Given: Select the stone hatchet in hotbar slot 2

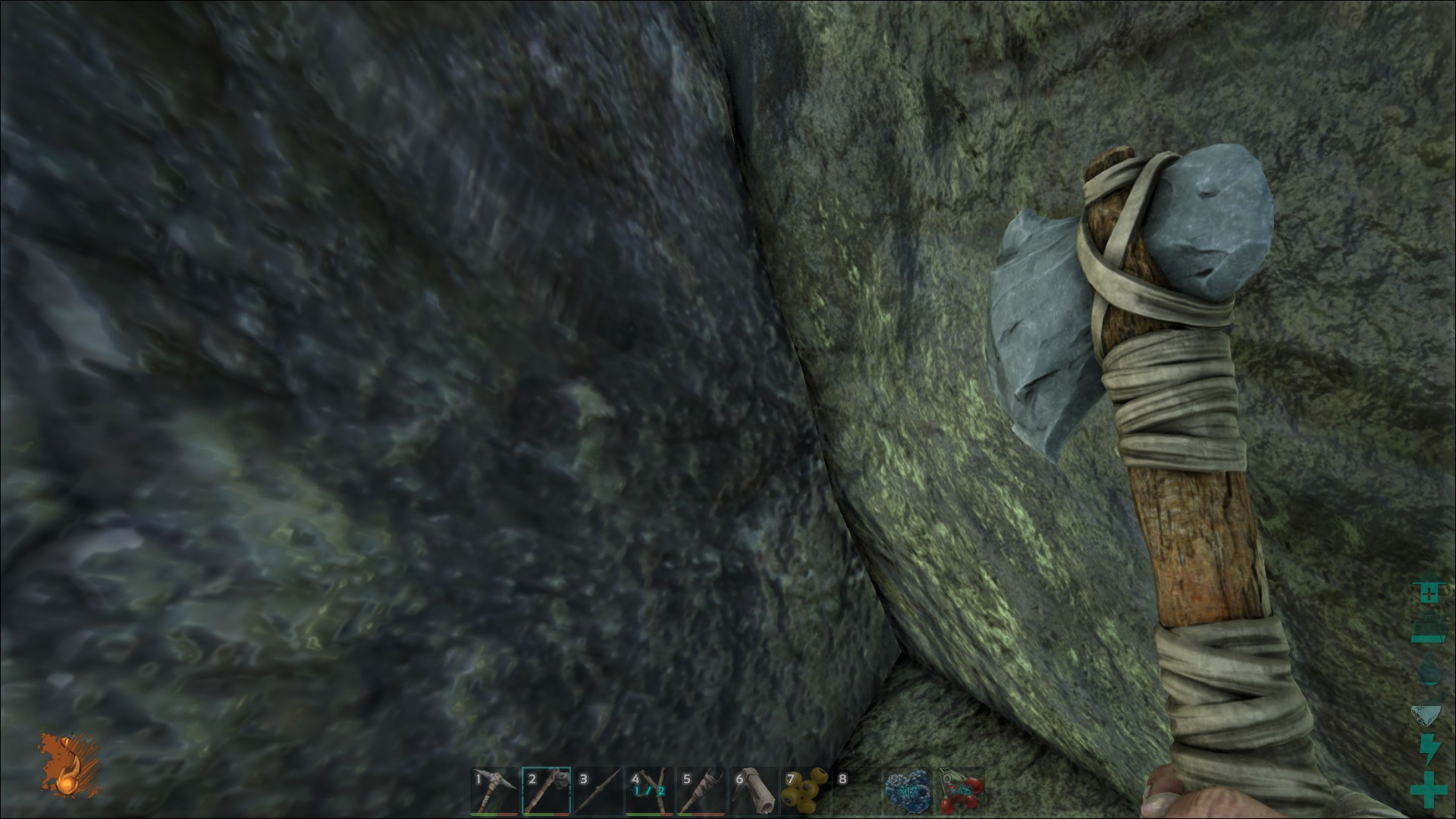Looking at the screenshot, I should point(546,792).
